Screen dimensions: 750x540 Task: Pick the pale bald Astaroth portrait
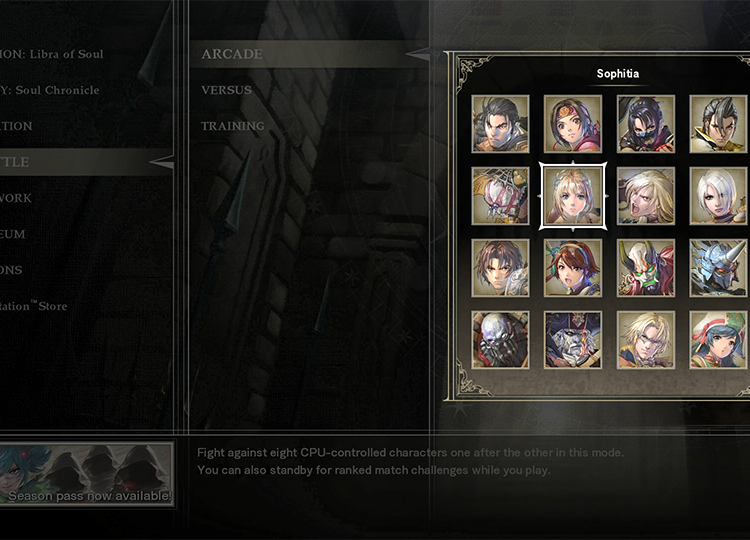pos(501,340)
